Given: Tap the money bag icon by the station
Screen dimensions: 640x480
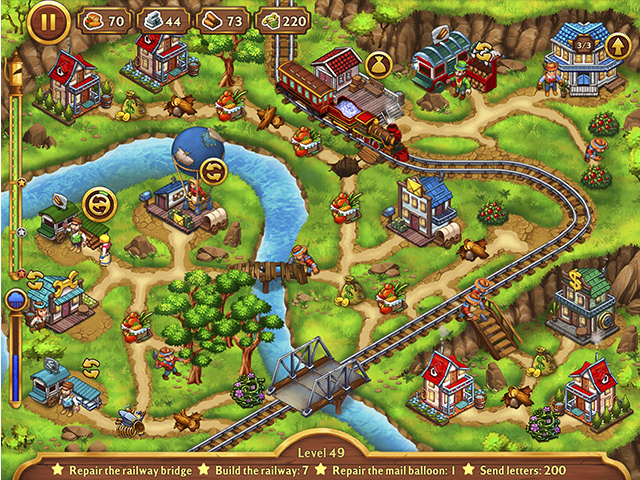Looking at the screenshot, I should click(380, 65).
